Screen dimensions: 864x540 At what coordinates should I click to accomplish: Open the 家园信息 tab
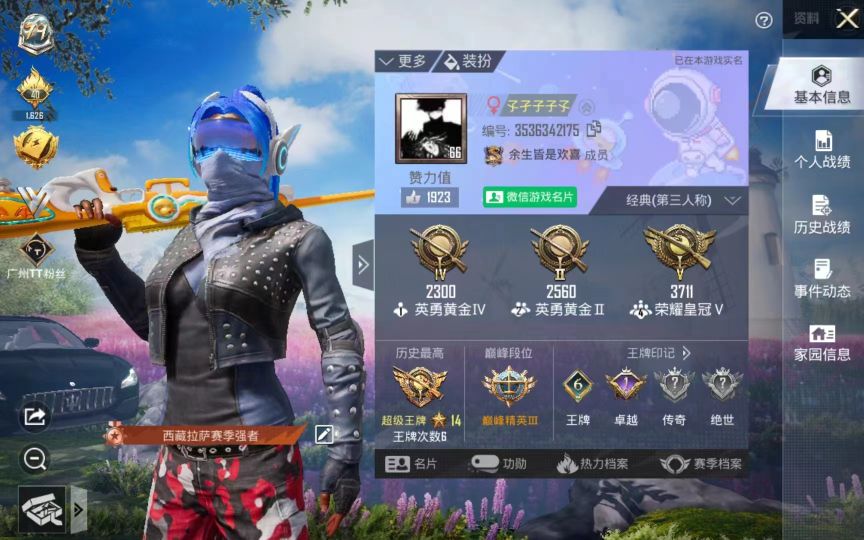[822, 343]
